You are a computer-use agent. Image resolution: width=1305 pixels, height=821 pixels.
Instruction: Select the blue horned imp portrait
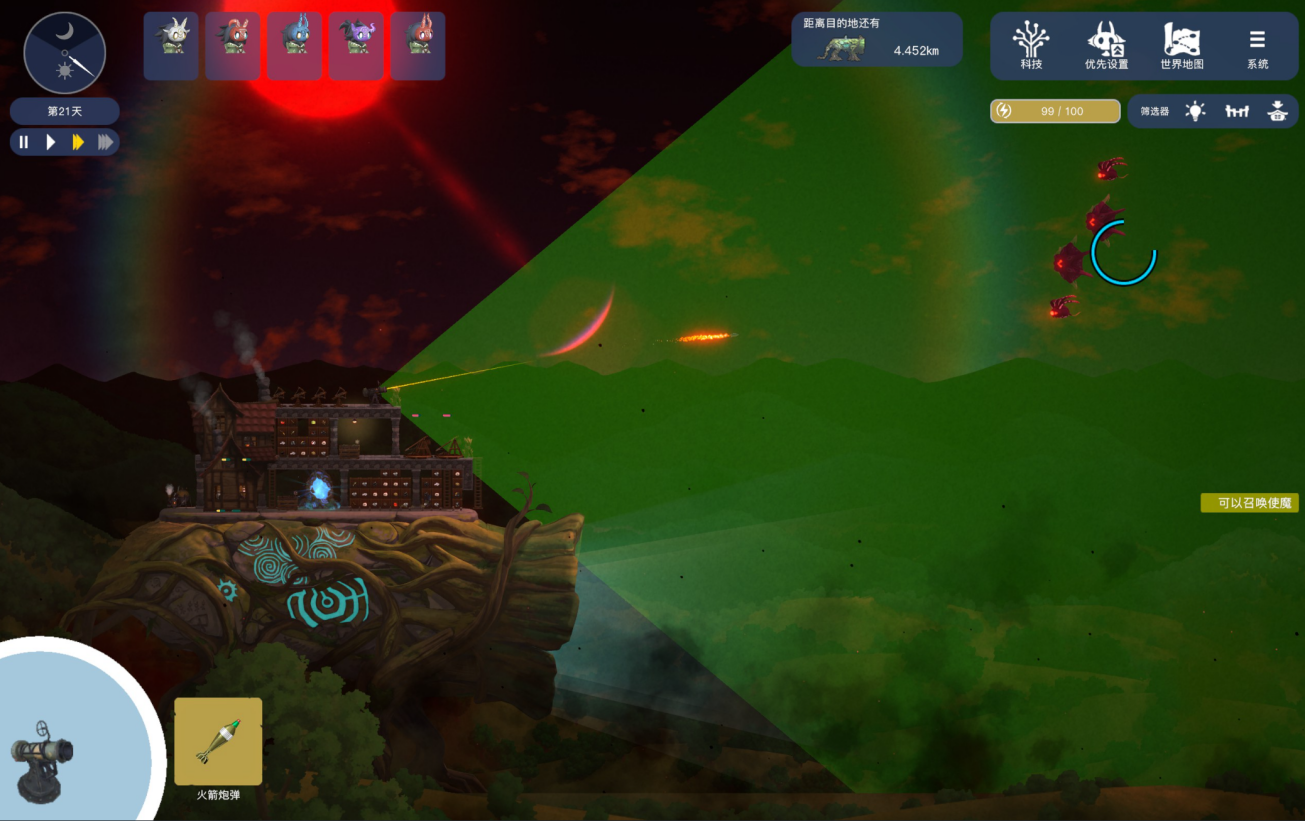coord(295,46)
